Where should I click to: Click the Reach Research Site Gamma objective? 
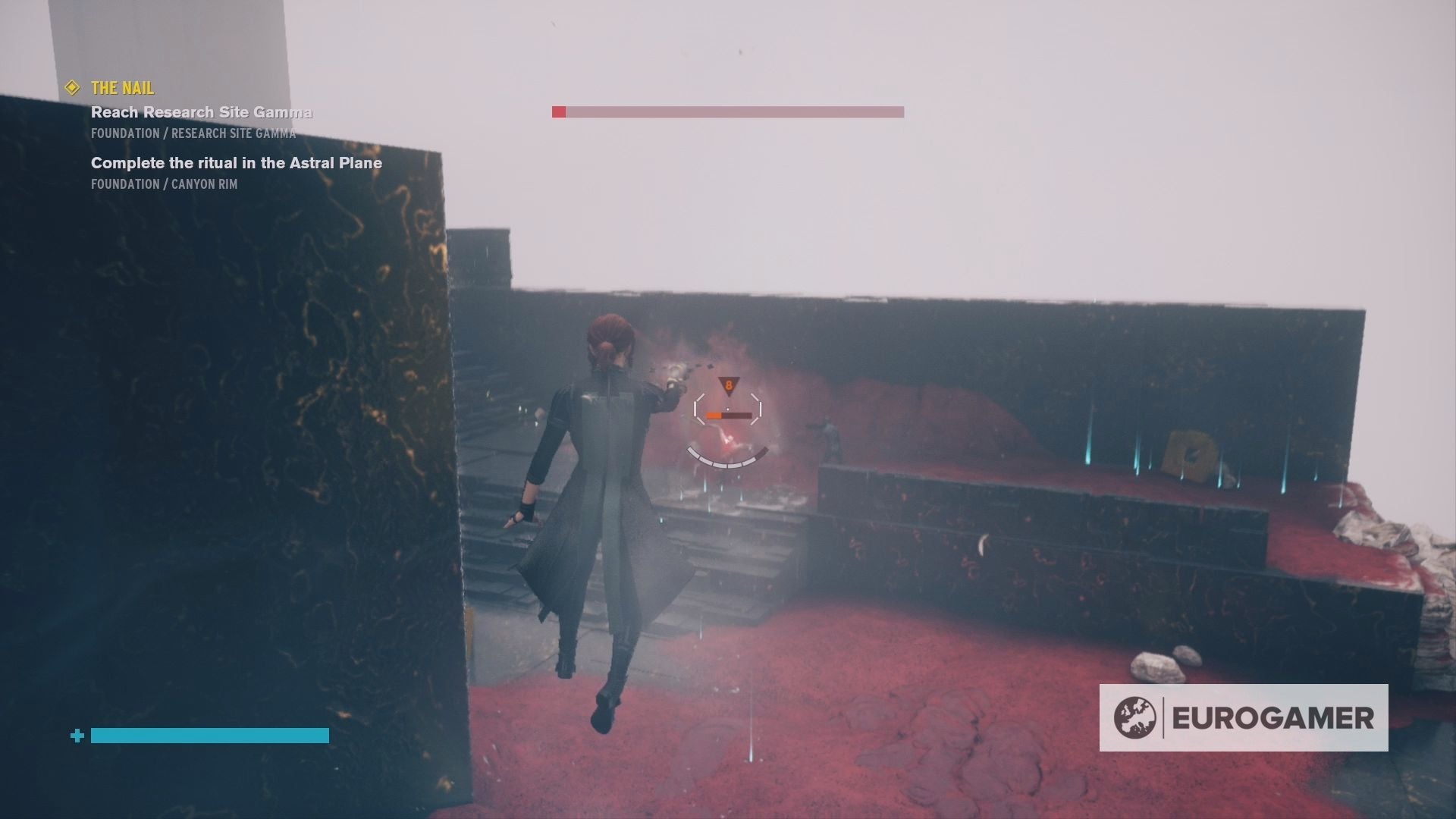click(201, 112)
